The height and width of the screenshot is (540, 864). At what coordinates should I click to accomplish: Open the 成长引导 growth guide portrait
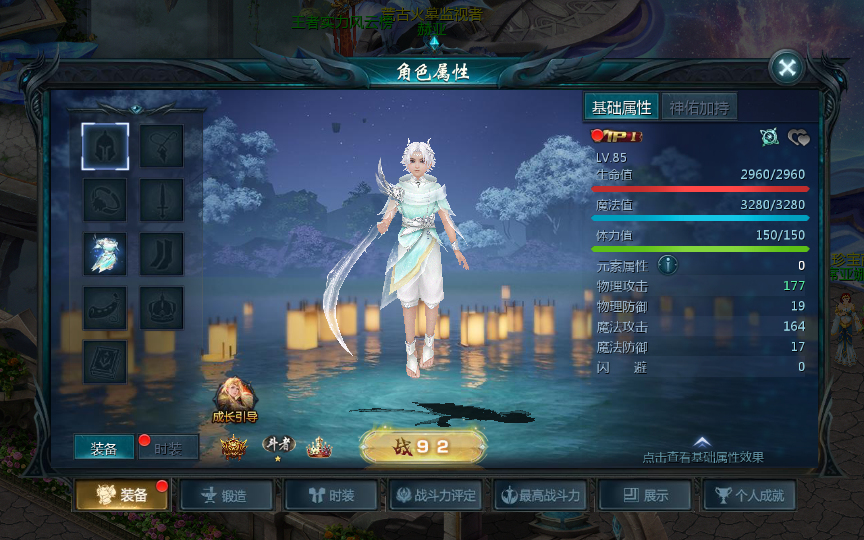(x=235, y=397)
